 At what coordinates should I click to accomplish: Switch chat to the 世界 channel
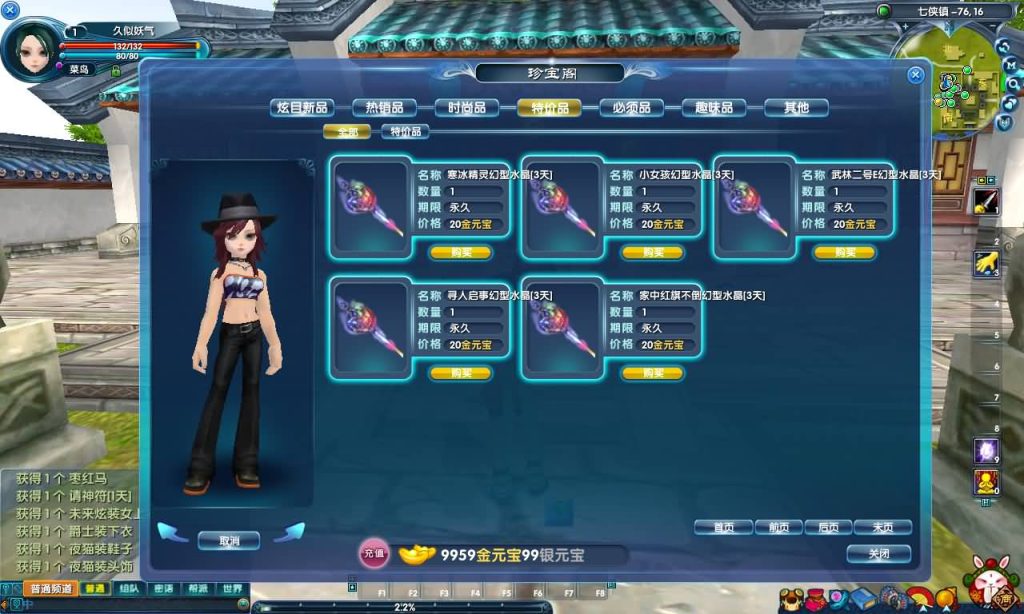pyautogui.click(x=232, y=589)
